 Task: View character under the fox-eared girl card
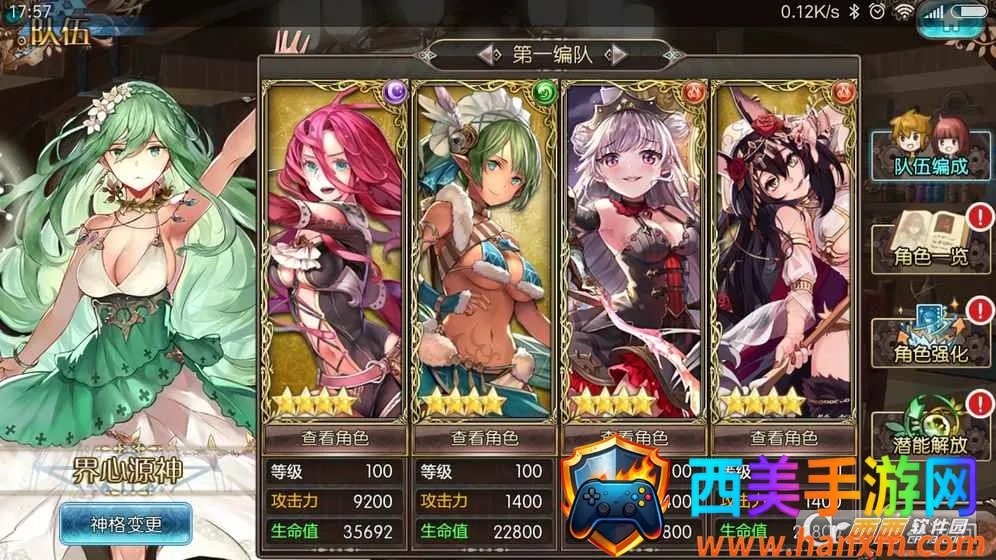pyautogui.click(x=784, y=438)
